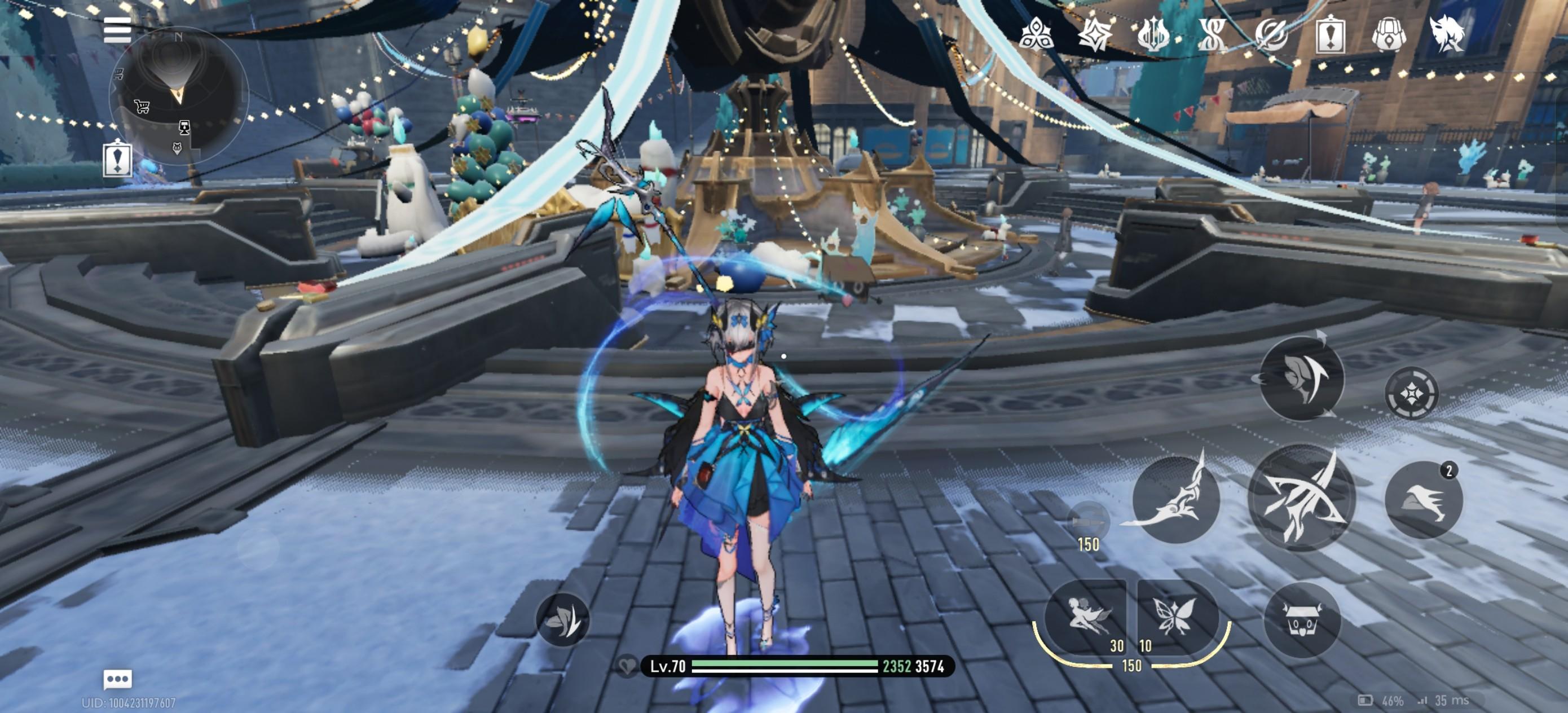This screenshot has width=1568, height=713.
Task: Open the four-pointed star icon in top bar
Action: click(x=1094, y=34)
